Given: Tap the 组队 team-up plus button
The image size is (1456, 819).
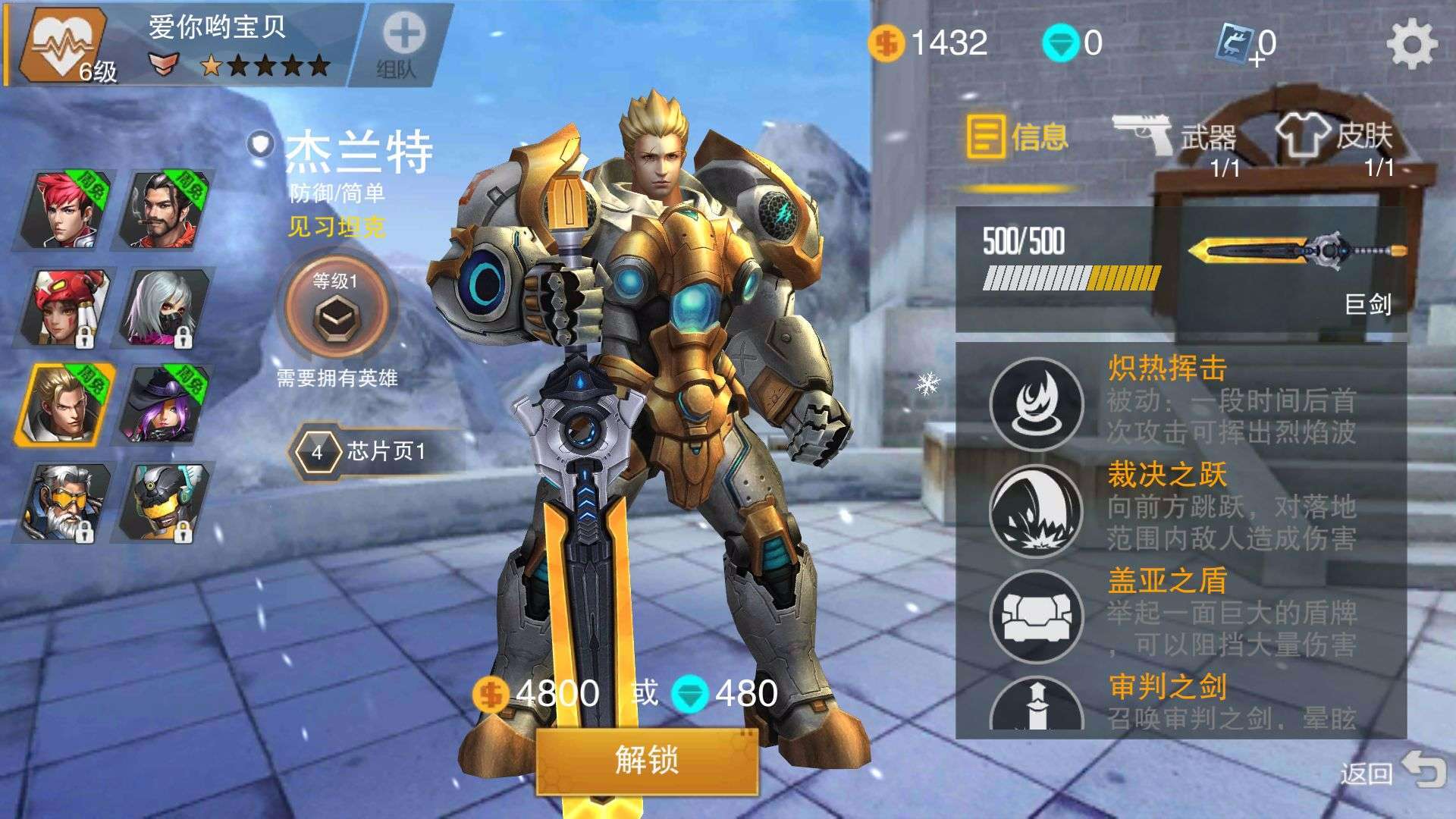Looking at the screenshot, I should pos(400,43).
